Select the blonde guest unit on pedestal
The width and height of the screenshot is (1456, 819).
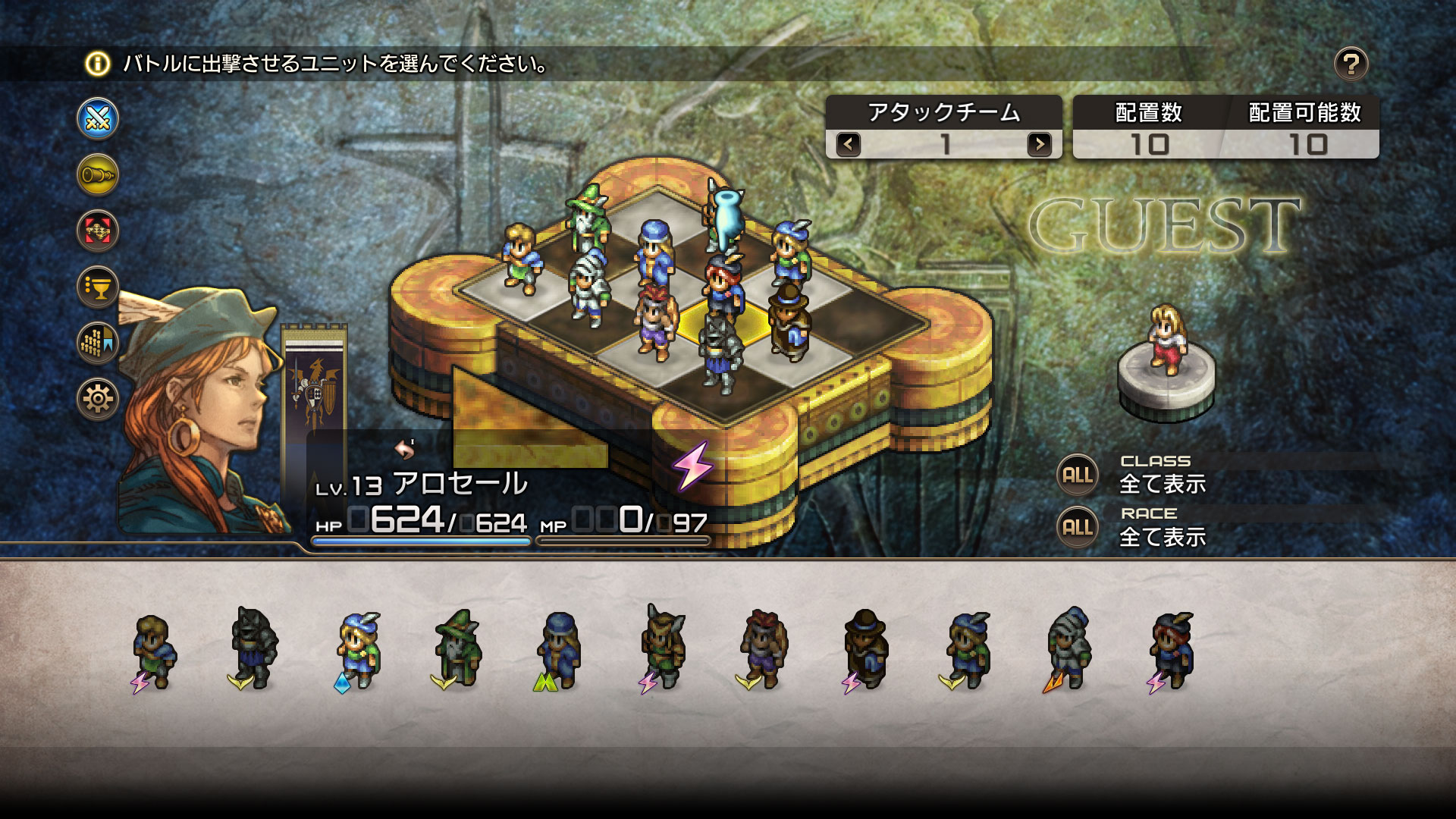pyautogui.click(x=1166, y=340)
